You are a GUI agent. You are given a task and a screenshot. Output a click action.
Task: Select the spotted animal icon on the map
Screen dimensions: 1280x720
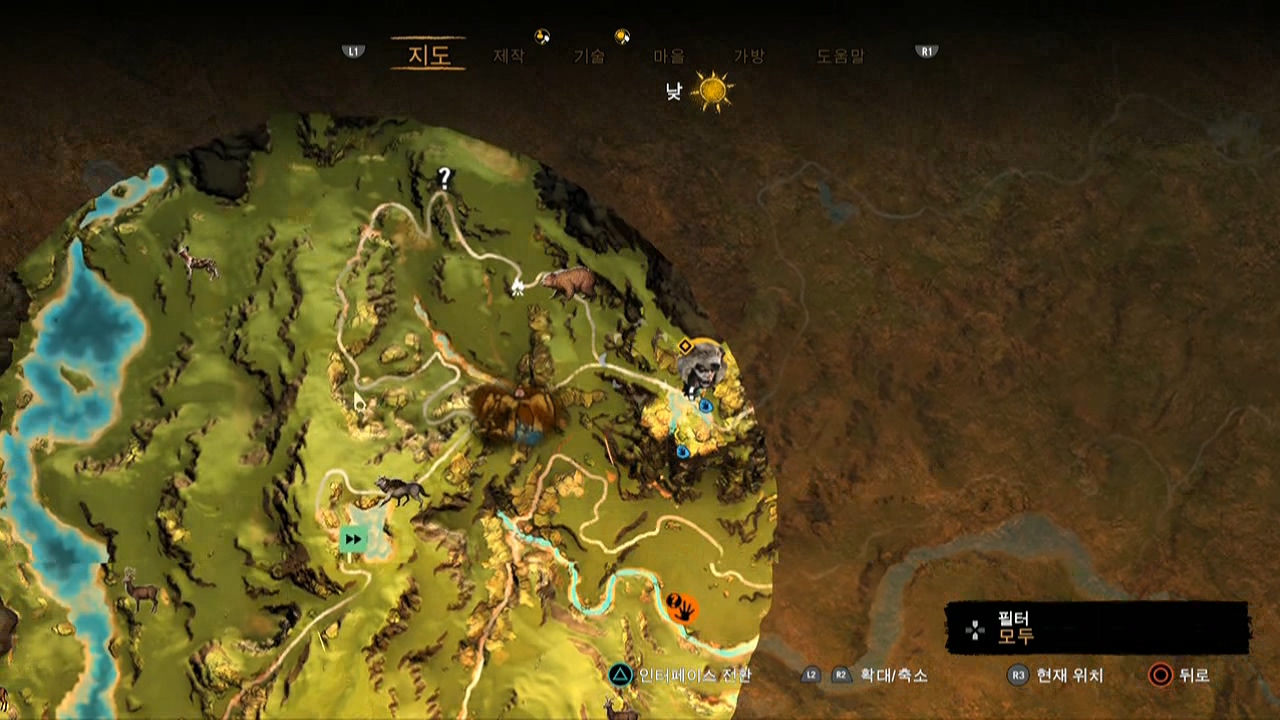click(198, 263)
